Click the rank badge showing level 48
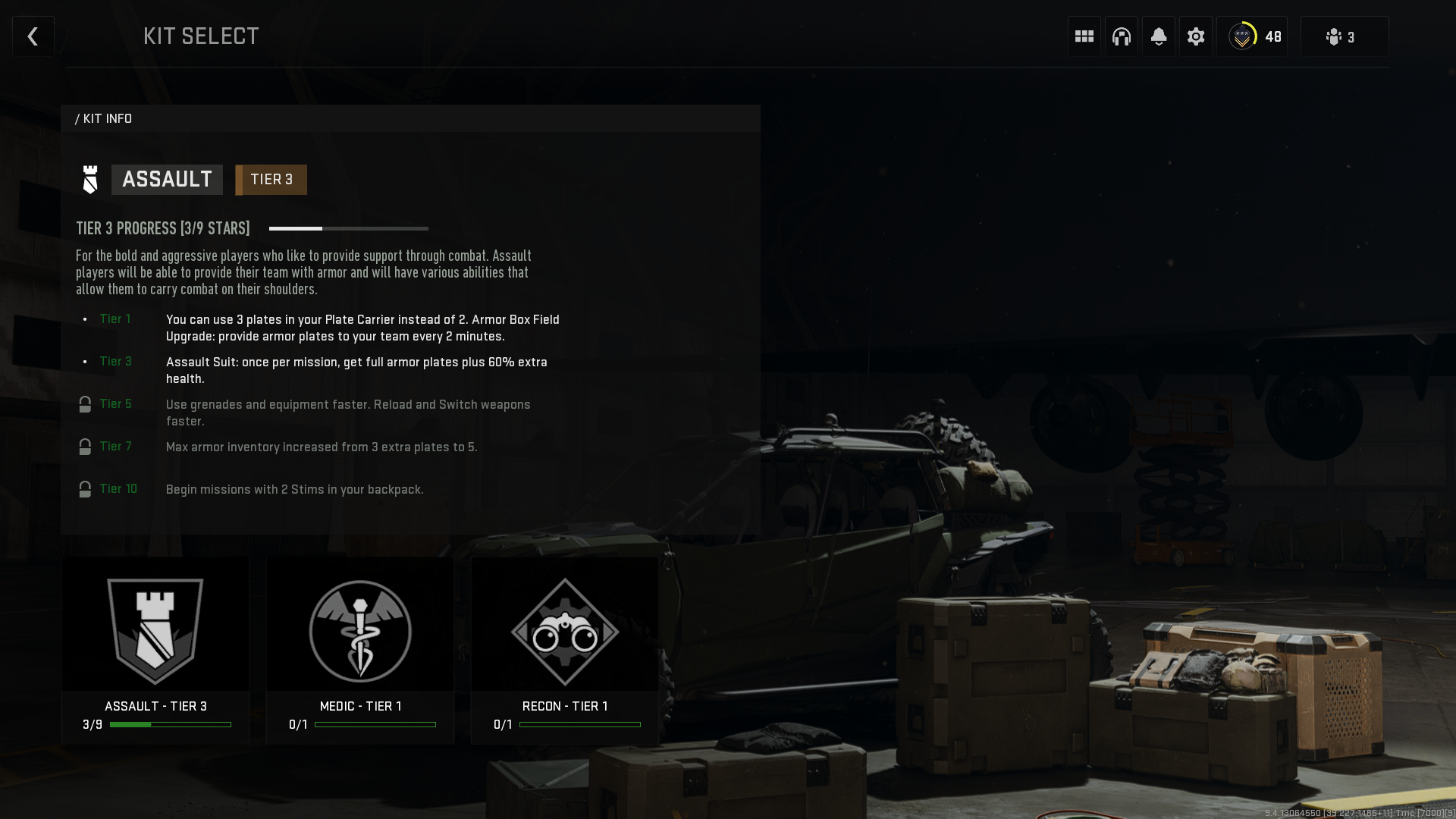The width and height of the screenshot is (1456, 819). click(x=1253, y=36)
